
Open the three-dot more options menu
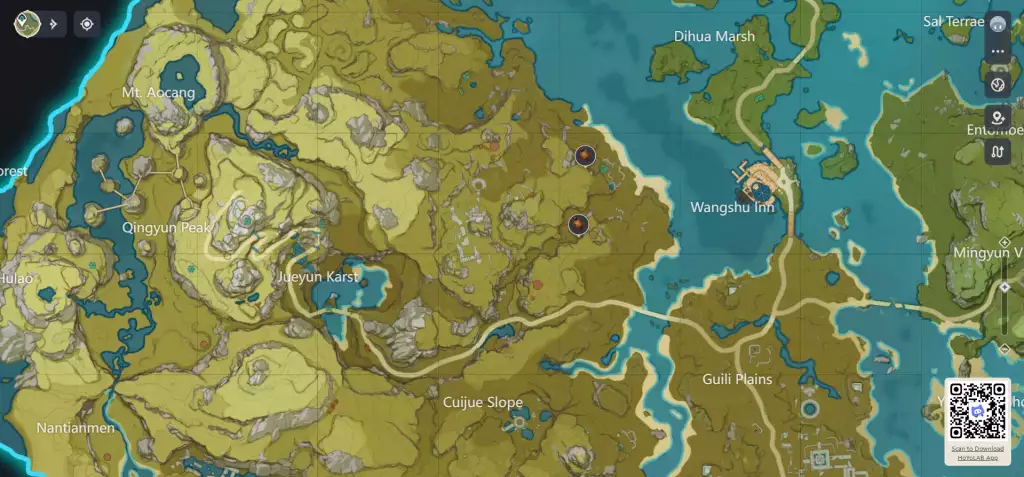pos(998,52)
